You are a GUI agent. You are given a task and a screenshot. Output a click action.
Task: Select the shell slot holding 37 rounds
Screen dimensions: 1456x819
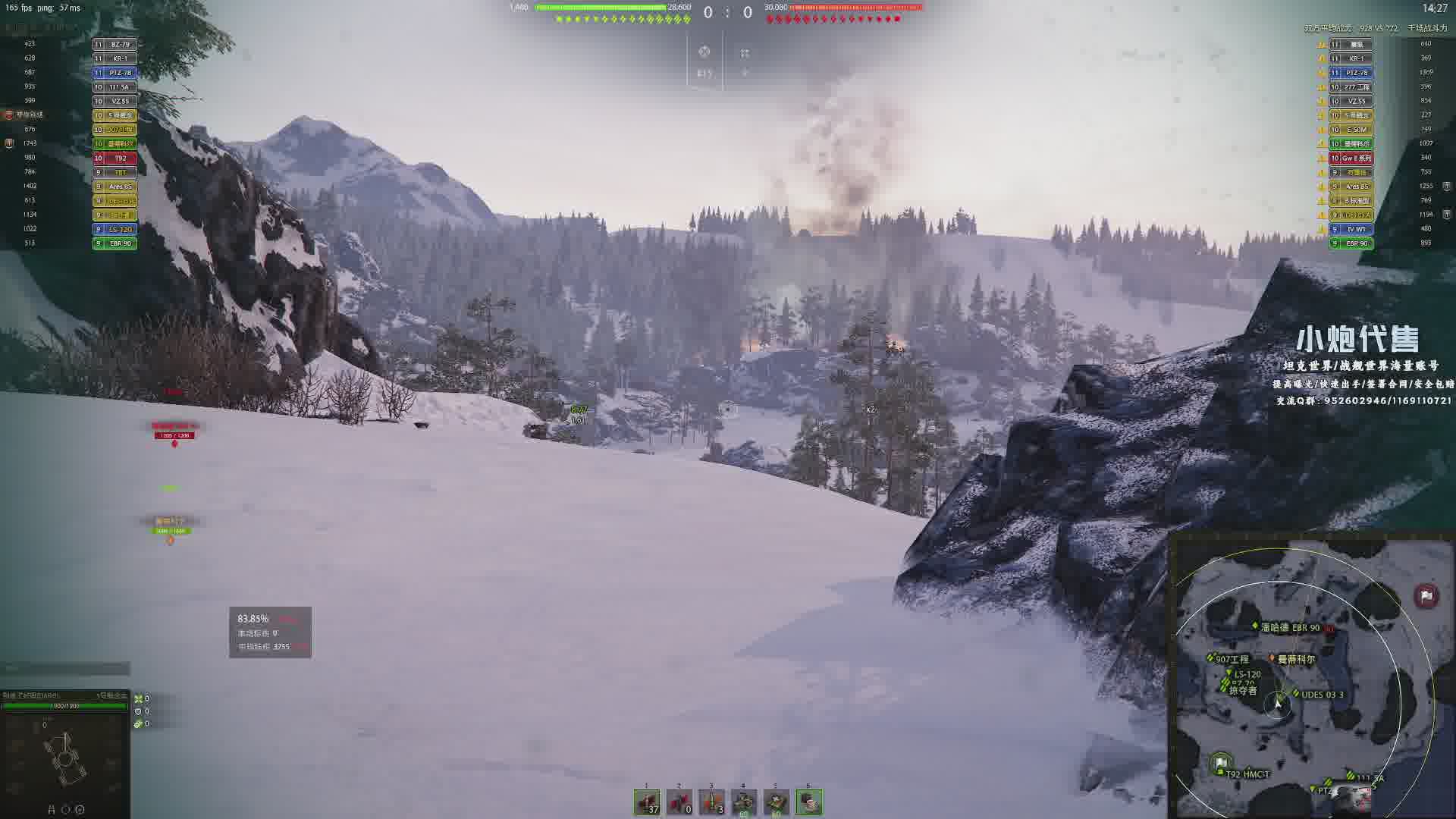[x=647, y=802]
